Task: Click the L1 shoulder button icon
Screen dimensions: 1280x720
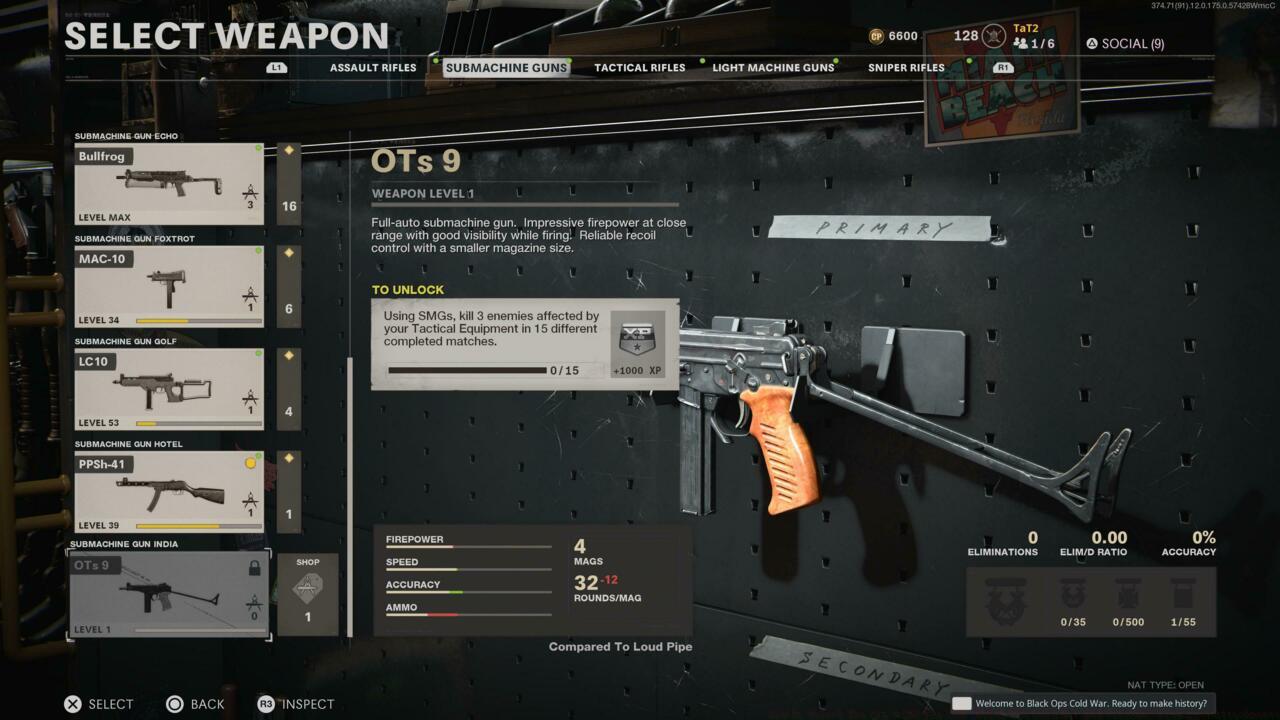Action: point(276,67)
